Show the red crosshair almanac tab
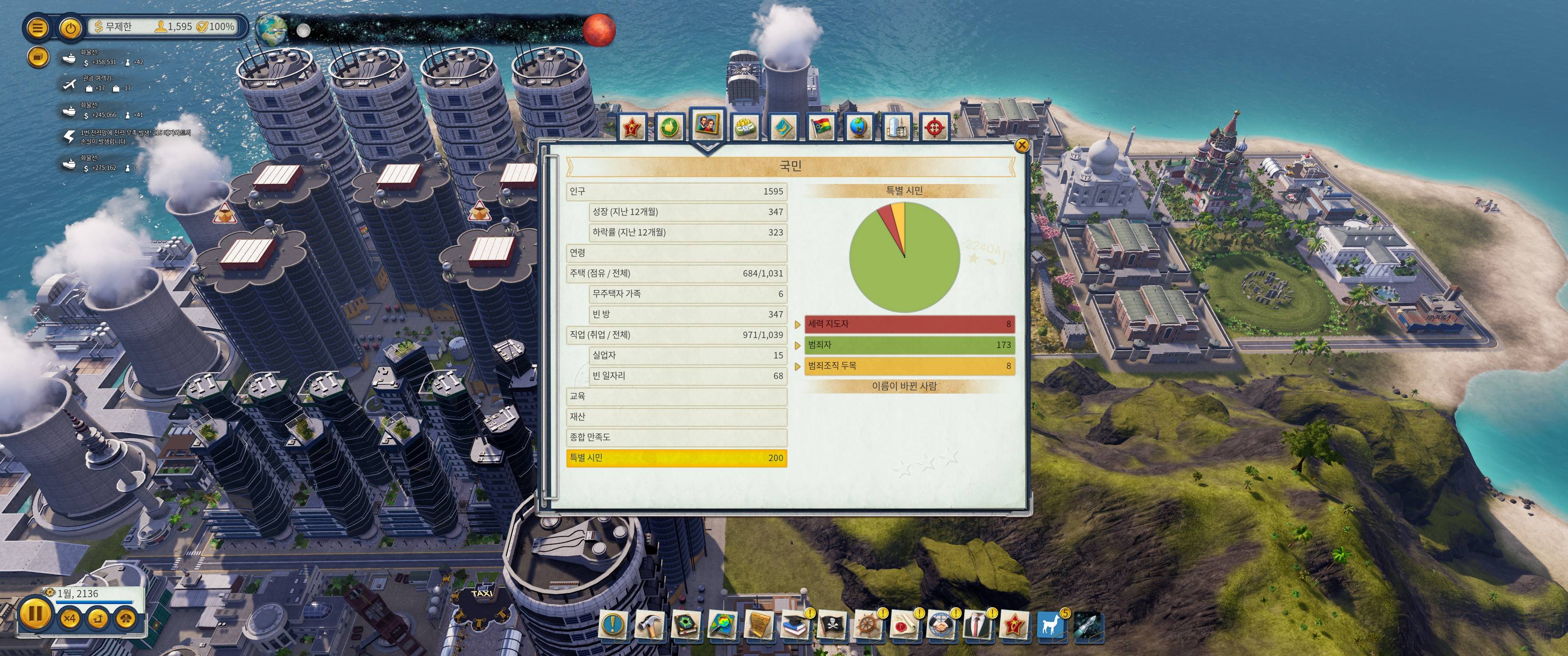Image resolution: width=1568 pixels, height=656 pixels. point(934,127)
